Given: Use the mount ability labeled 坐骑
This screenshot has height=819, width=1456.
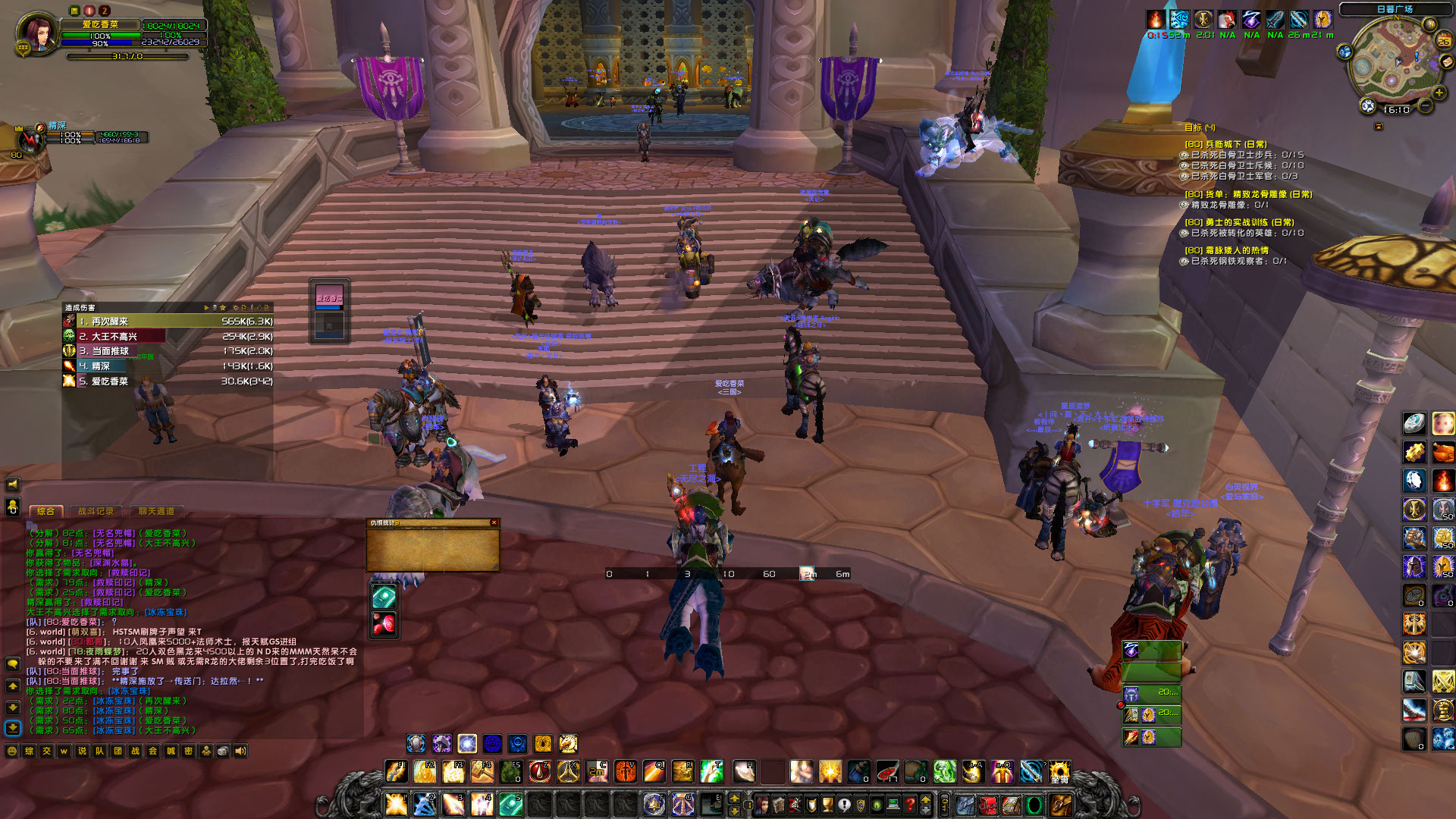Looking at the screenshot, I should tap(1059, 772).
